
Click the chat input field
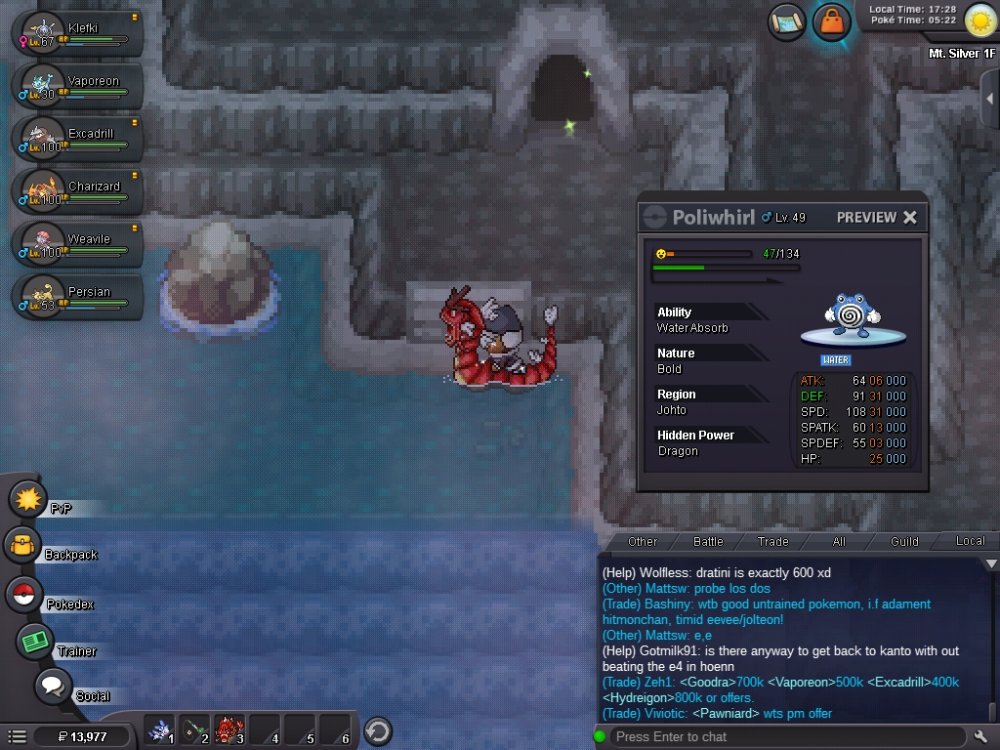(780, 737)
